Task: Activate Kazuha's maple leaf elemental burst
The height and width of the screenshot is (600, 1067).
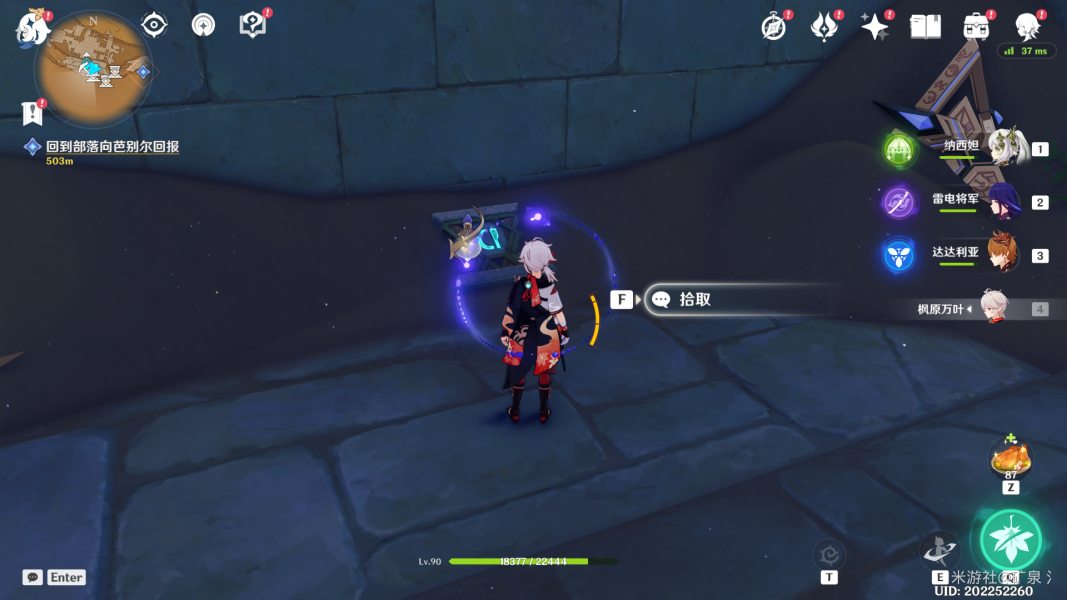Action: point(1010,539)
